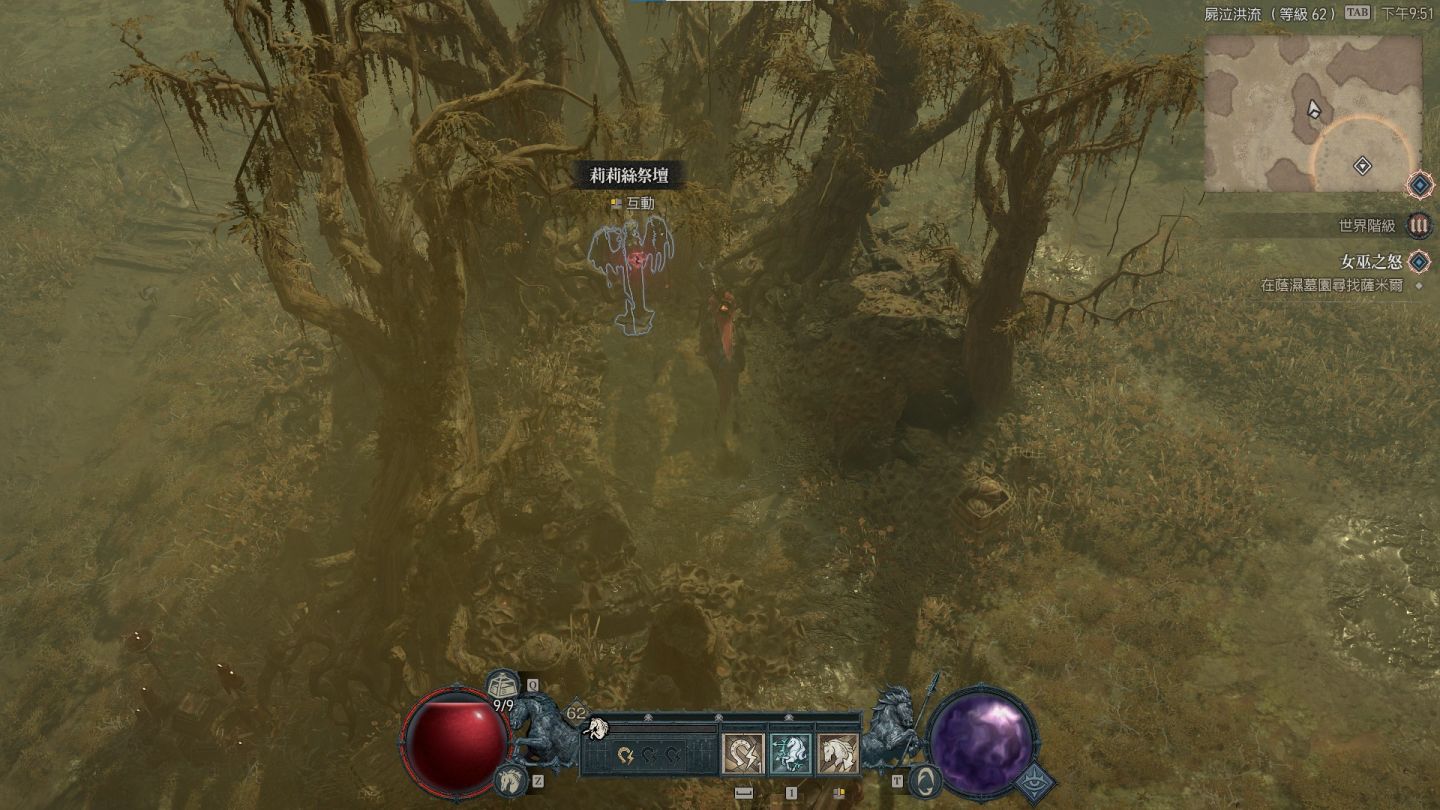Select the diamond quest marker on minimap
The image size is (1440, 810).
(1361, 165)
